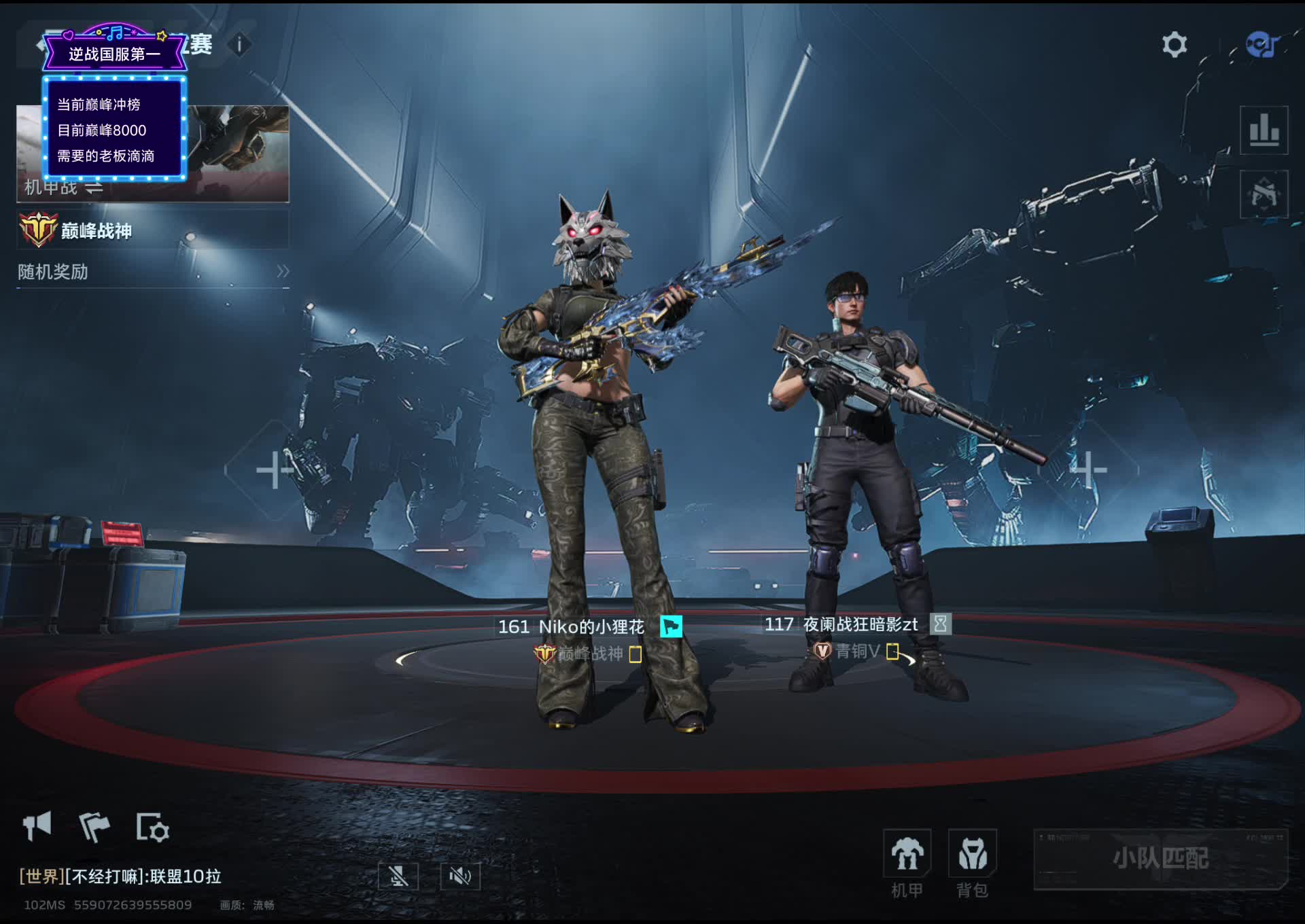Open the chat settings gear icon

(x=152, y=827)
